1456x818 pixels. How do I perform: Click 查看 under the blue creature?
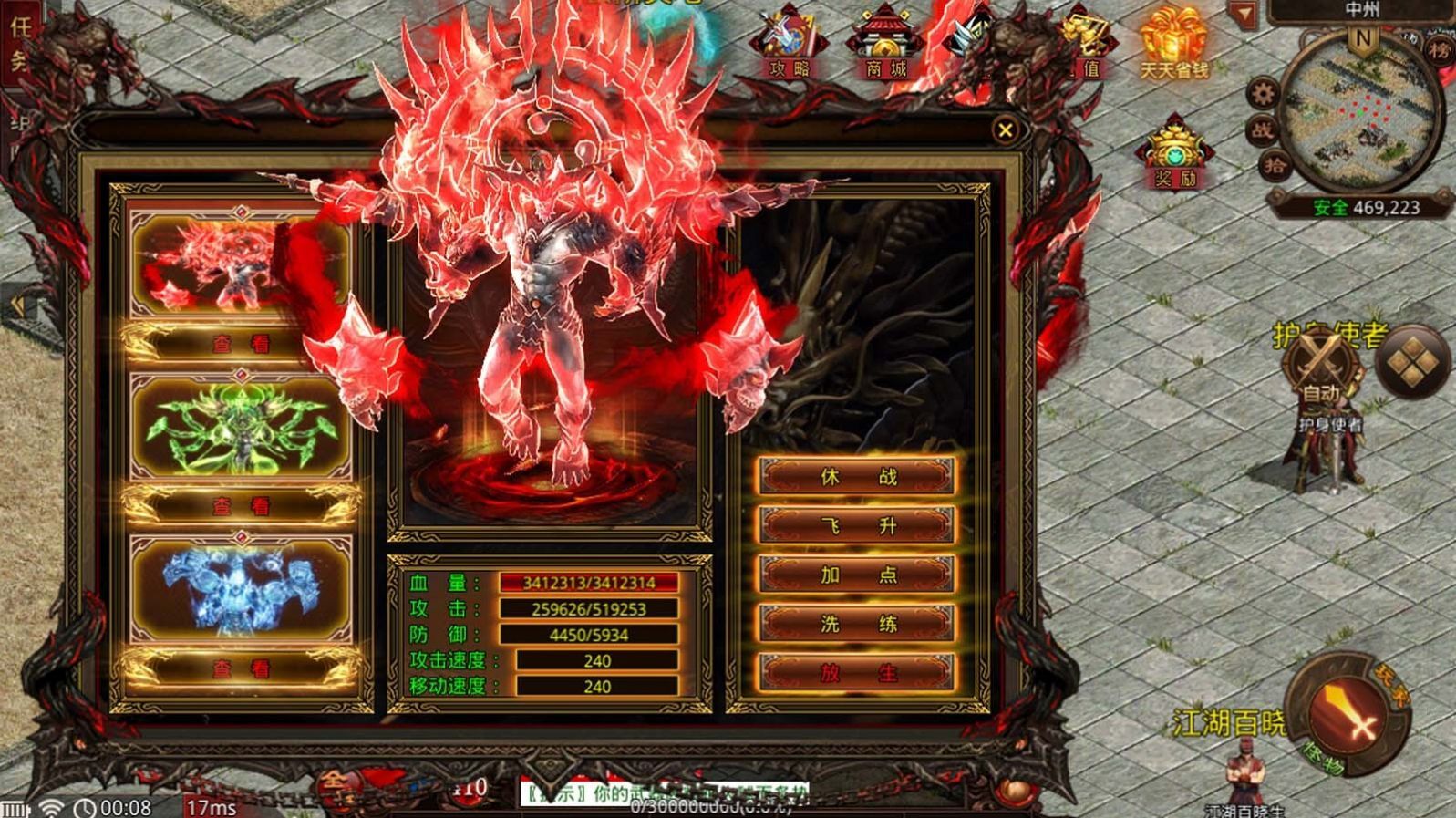coord(241,668)
